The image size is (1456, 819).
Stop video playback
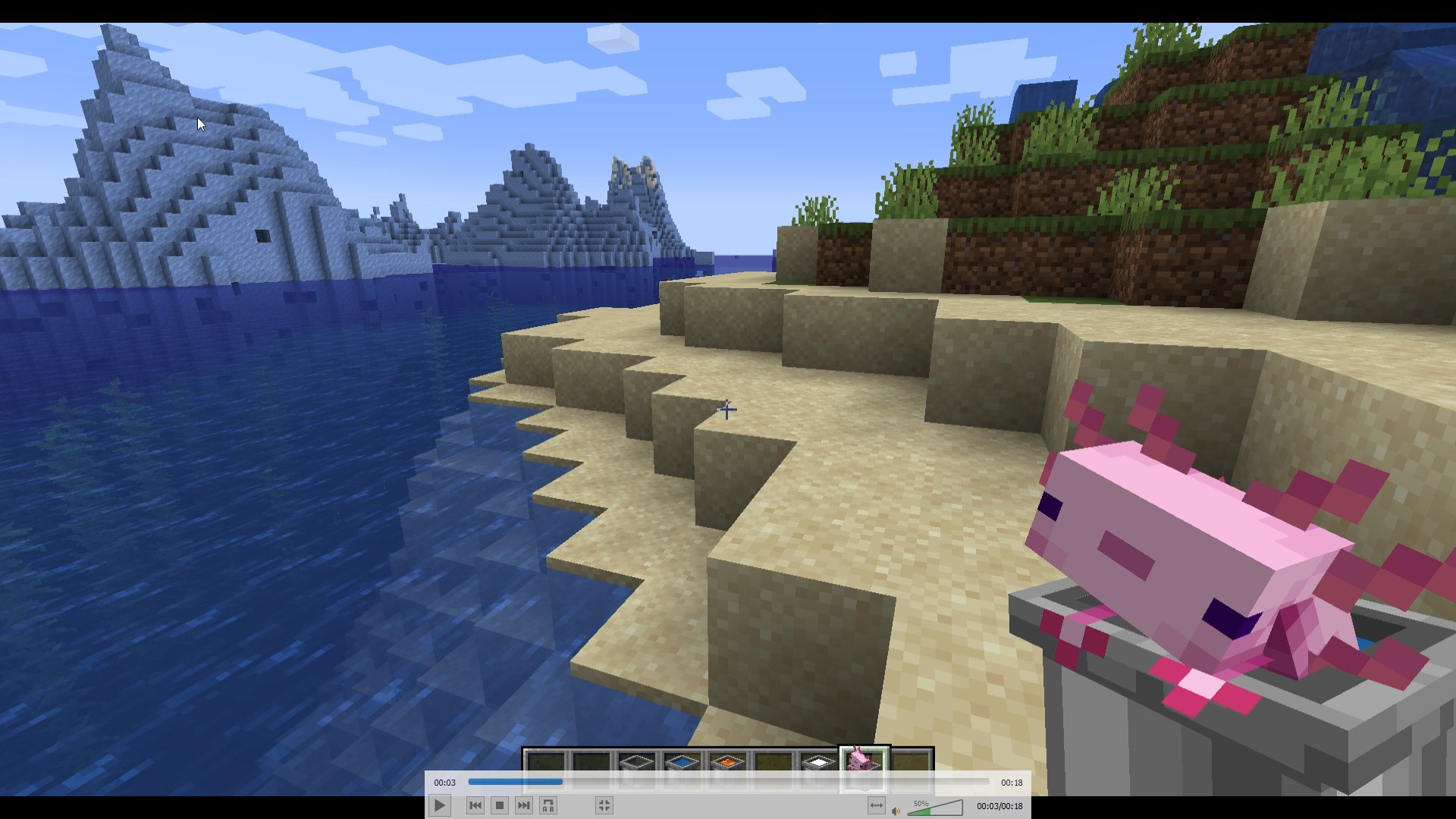pyautogui.click(x=500, y=805)
